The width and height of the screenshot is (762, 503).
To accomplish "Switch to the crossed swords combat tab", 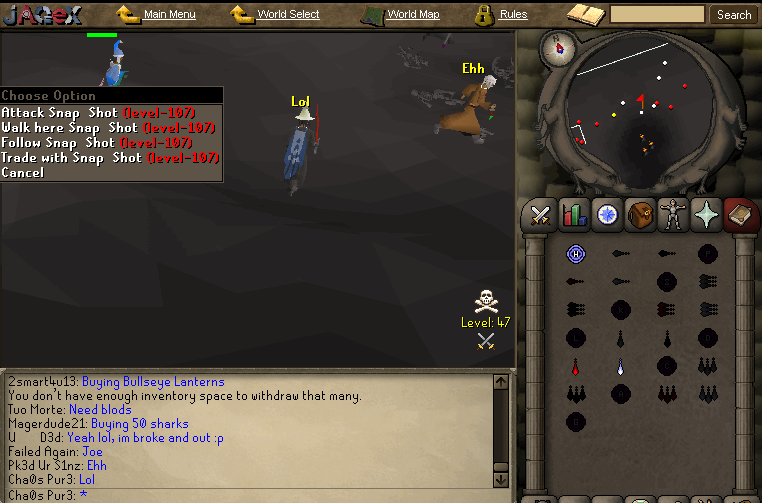I will [x=542, y=215].
